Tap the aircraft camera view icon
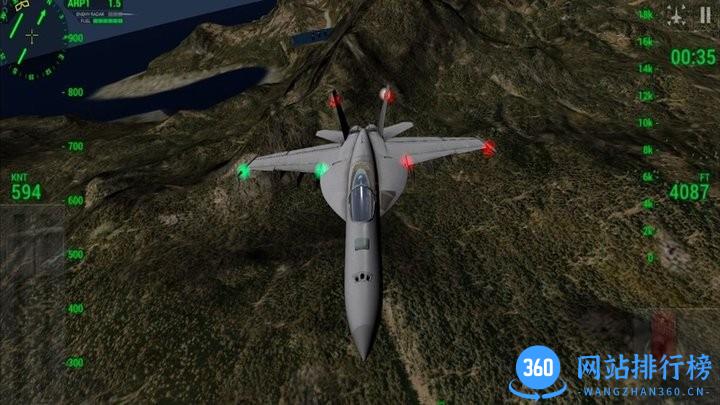The height and width of the screenshot is (405, 720). click(x=677, y=16)
